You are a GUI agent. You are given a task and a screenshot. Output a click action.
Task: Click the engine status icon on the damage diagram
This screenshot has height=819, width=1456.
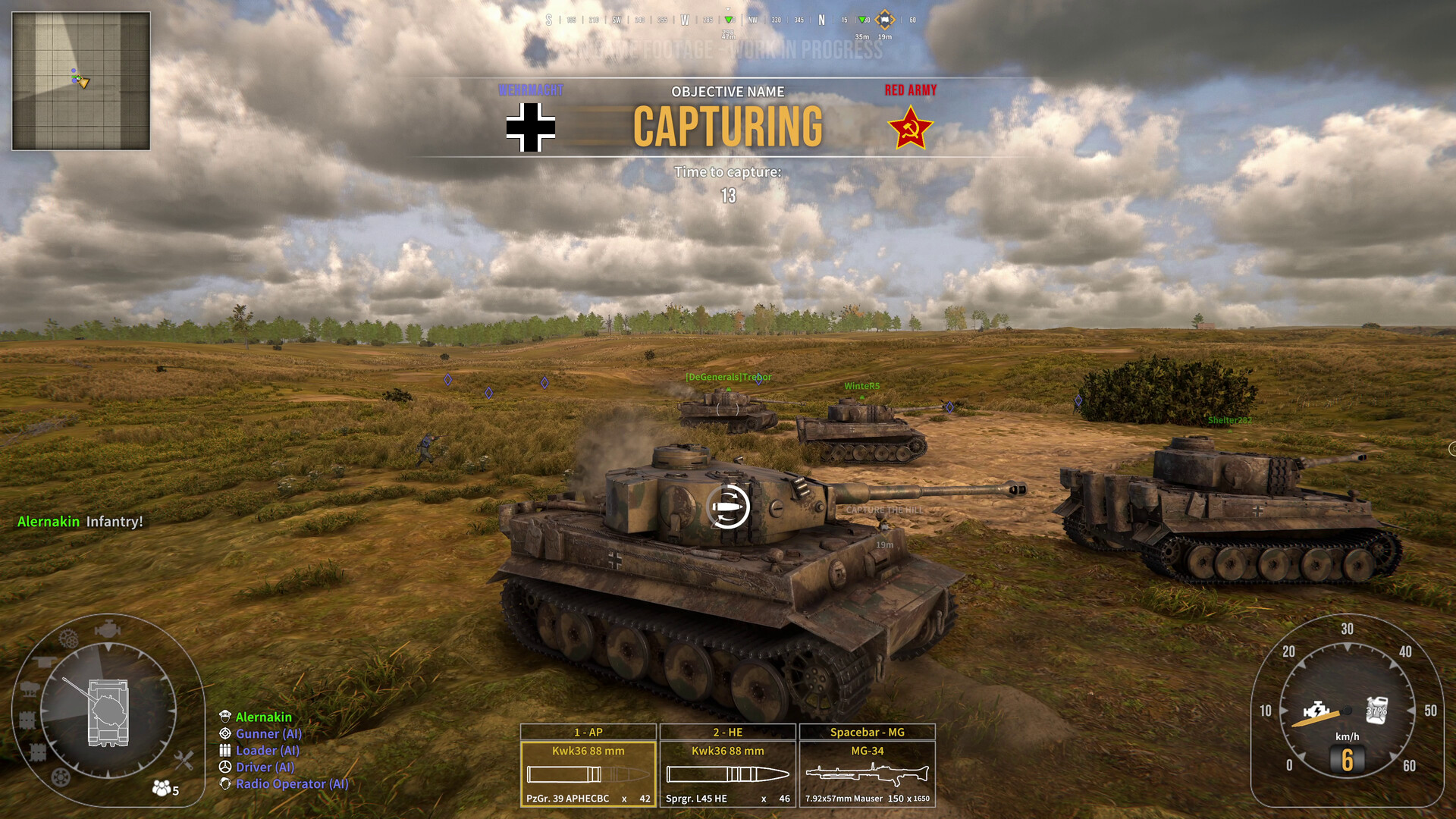point(108,629)
